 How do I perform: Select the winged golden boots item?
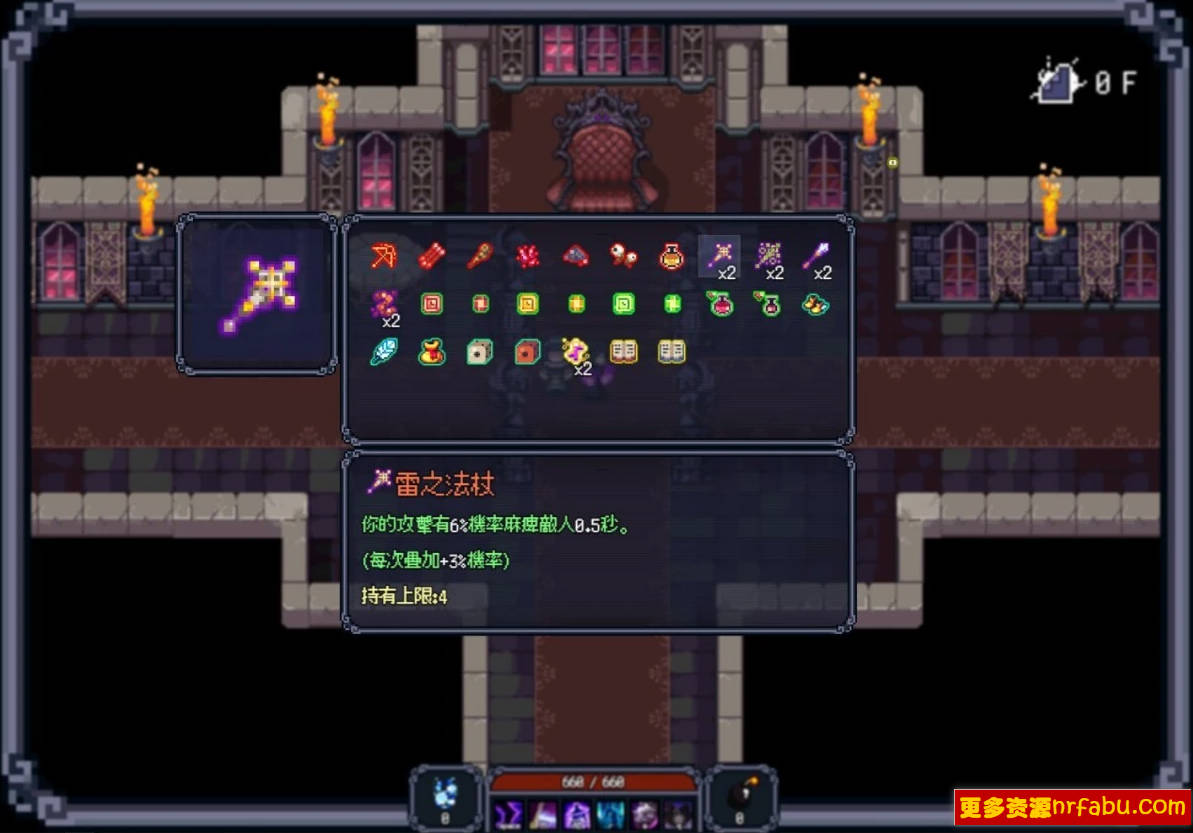click(x=816, y=304)
